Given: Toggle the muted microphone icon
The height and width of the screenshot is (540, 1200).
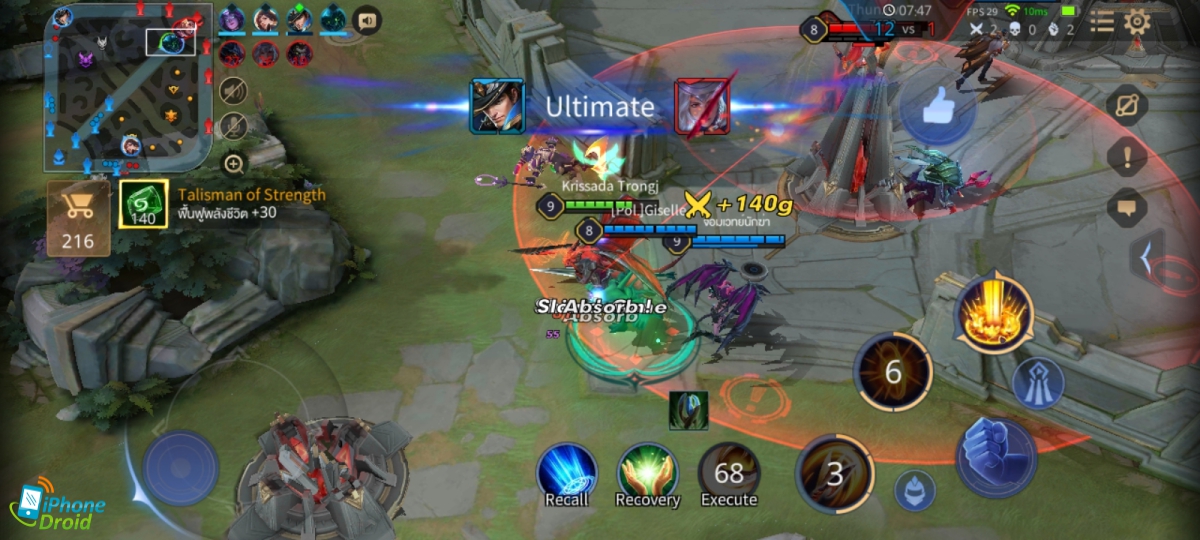Looking at the screenshot, I should pyautogui.click(x=234, y=126).
